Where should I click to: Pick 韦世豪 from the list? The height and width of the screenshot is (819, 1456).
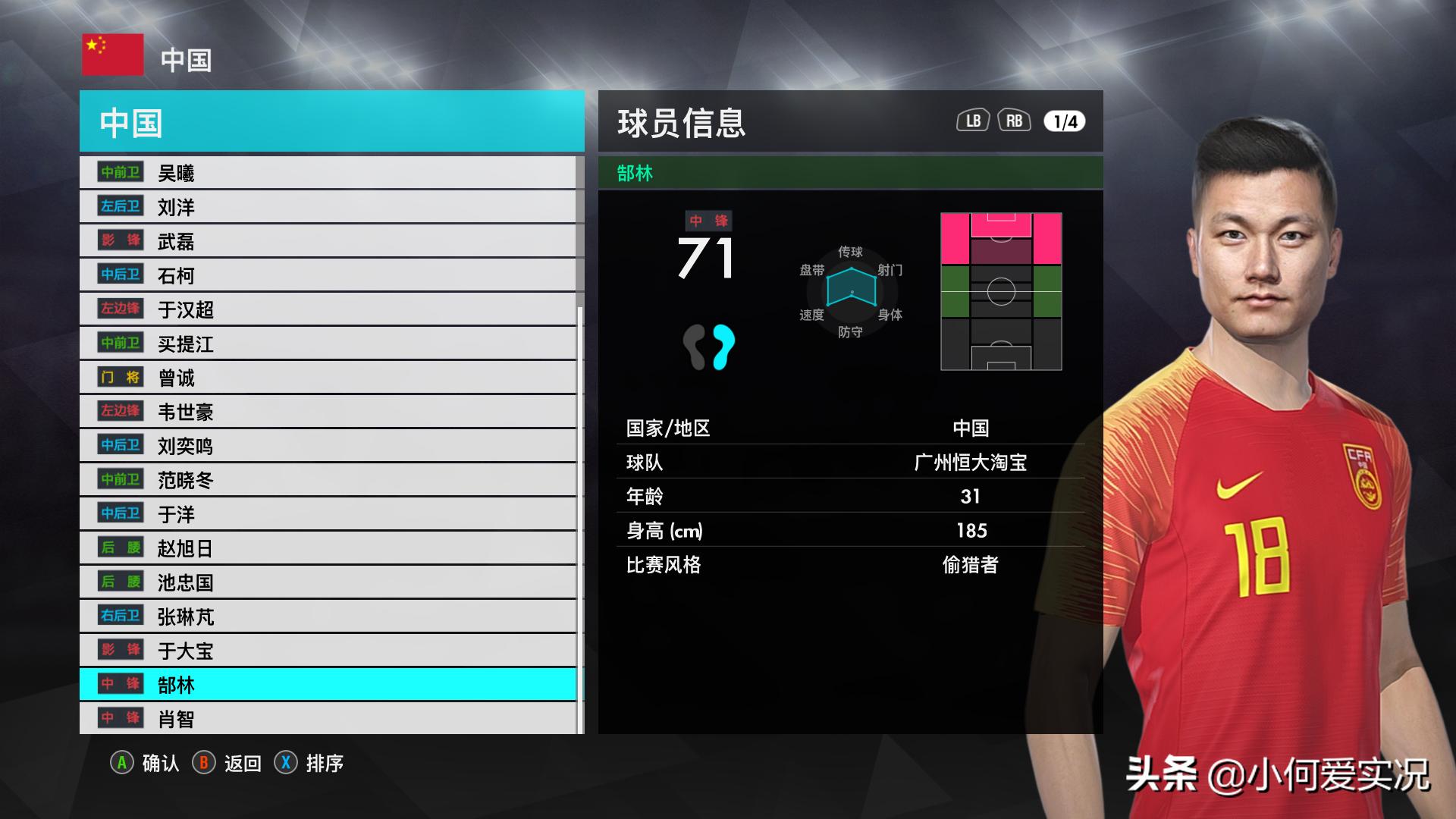pyautogui.click(x=328, y=412)
